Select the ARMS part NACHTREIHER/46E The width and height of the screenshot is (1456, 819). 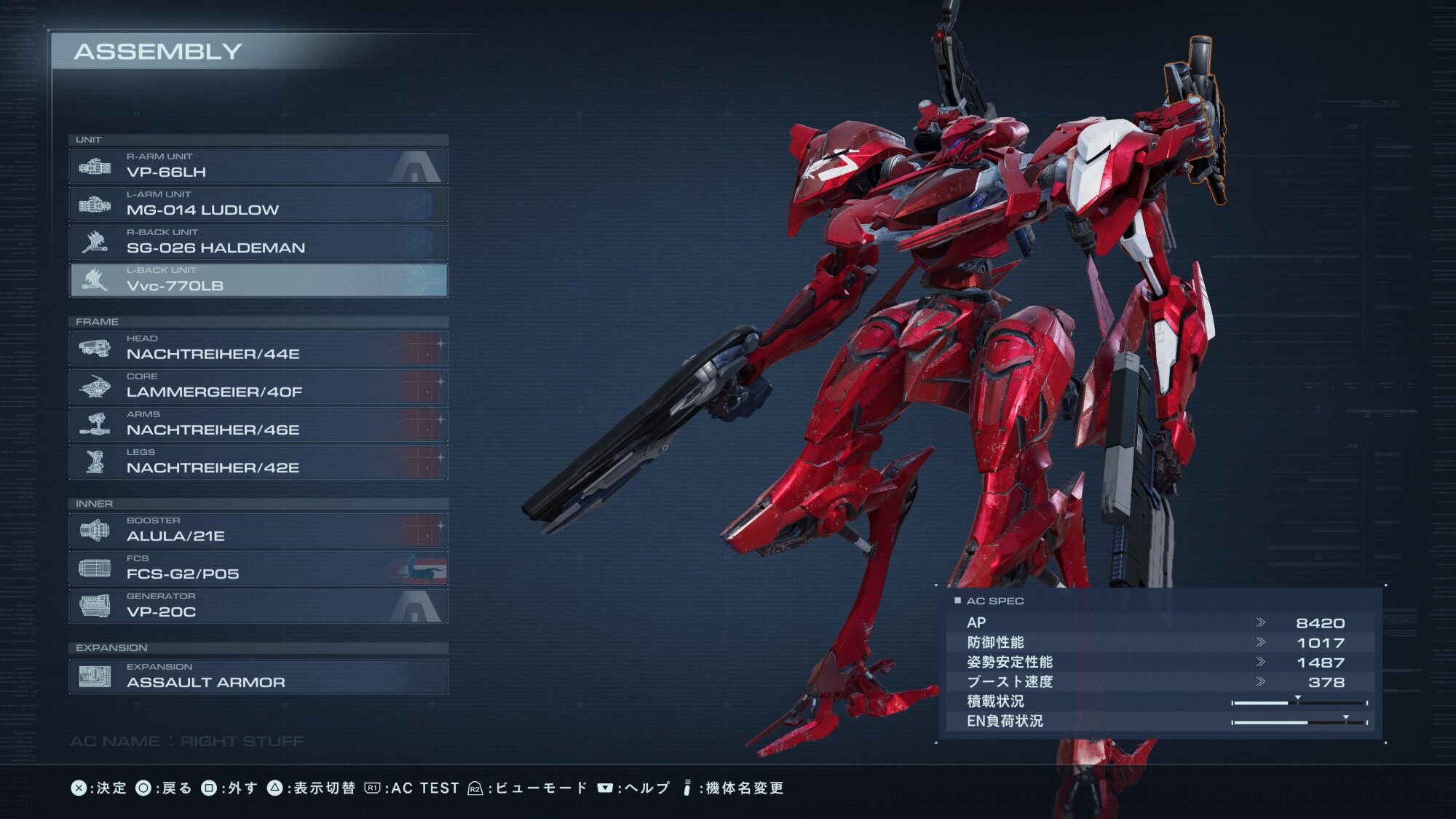click(258, 424)
